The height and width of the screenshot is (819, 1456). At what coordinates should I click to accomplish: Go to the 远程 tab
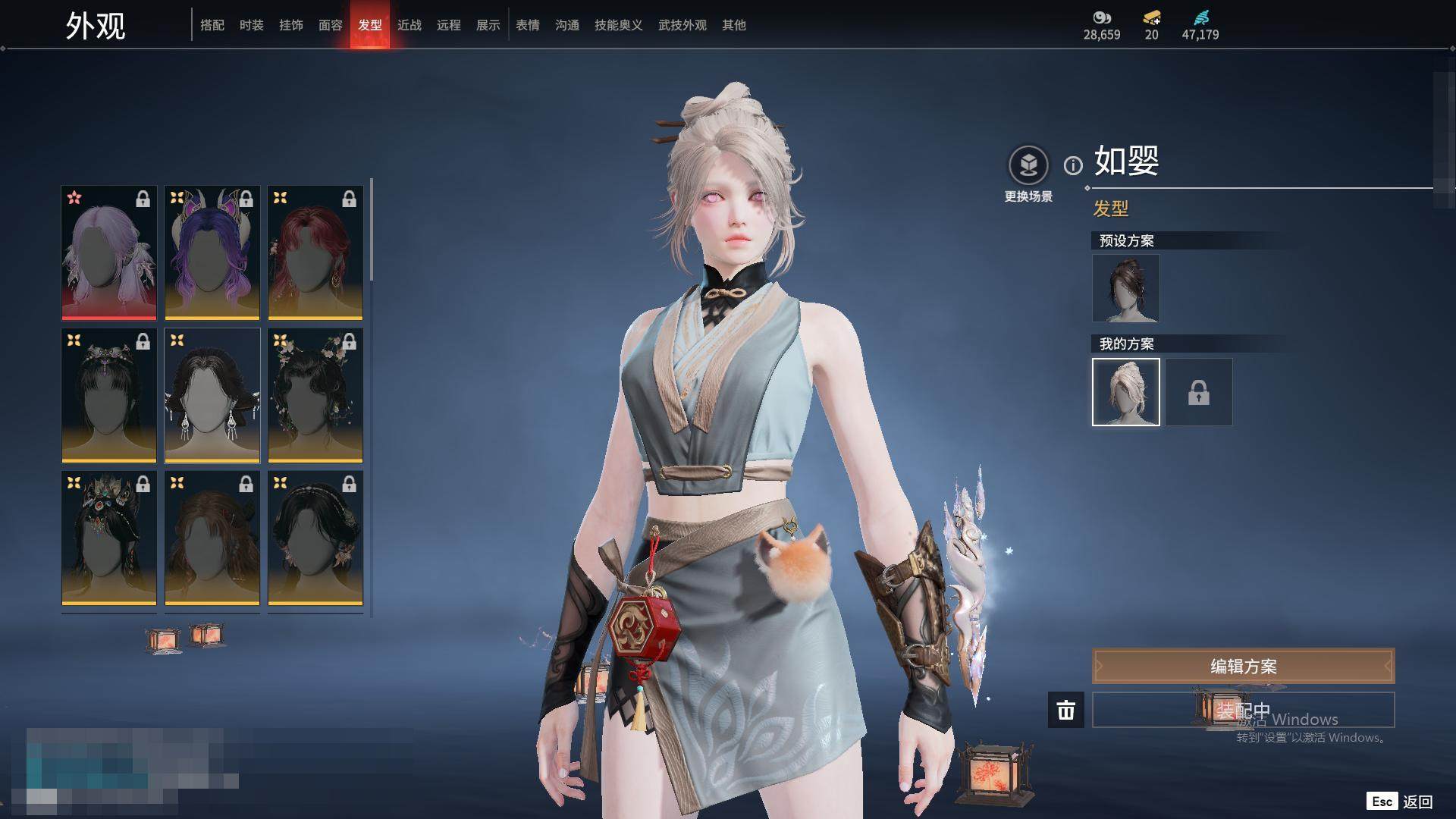[x=449, y=25]
